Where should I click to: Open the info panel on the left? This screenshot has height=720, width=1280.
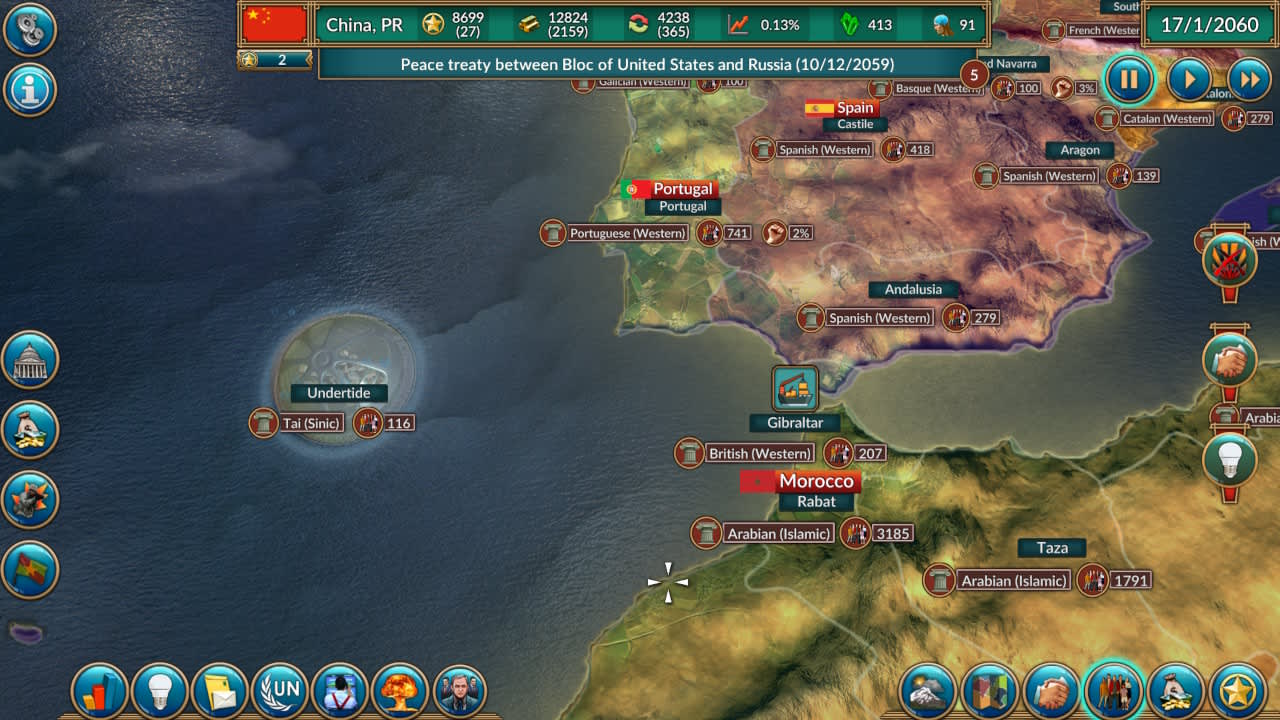click(30, 90)
